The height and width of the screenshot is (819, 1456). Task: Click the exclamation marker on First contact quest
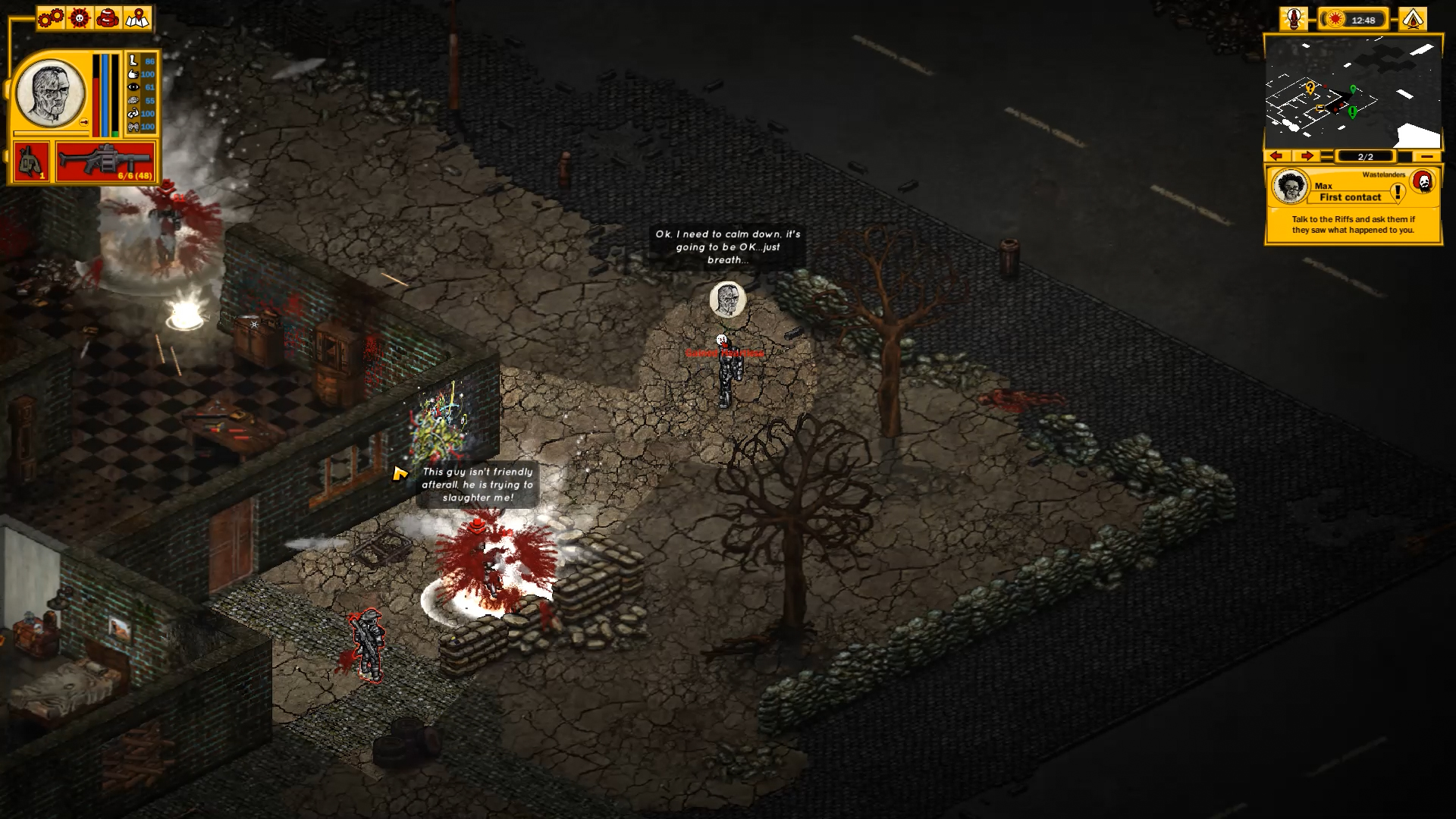[x=1398, y=193]
